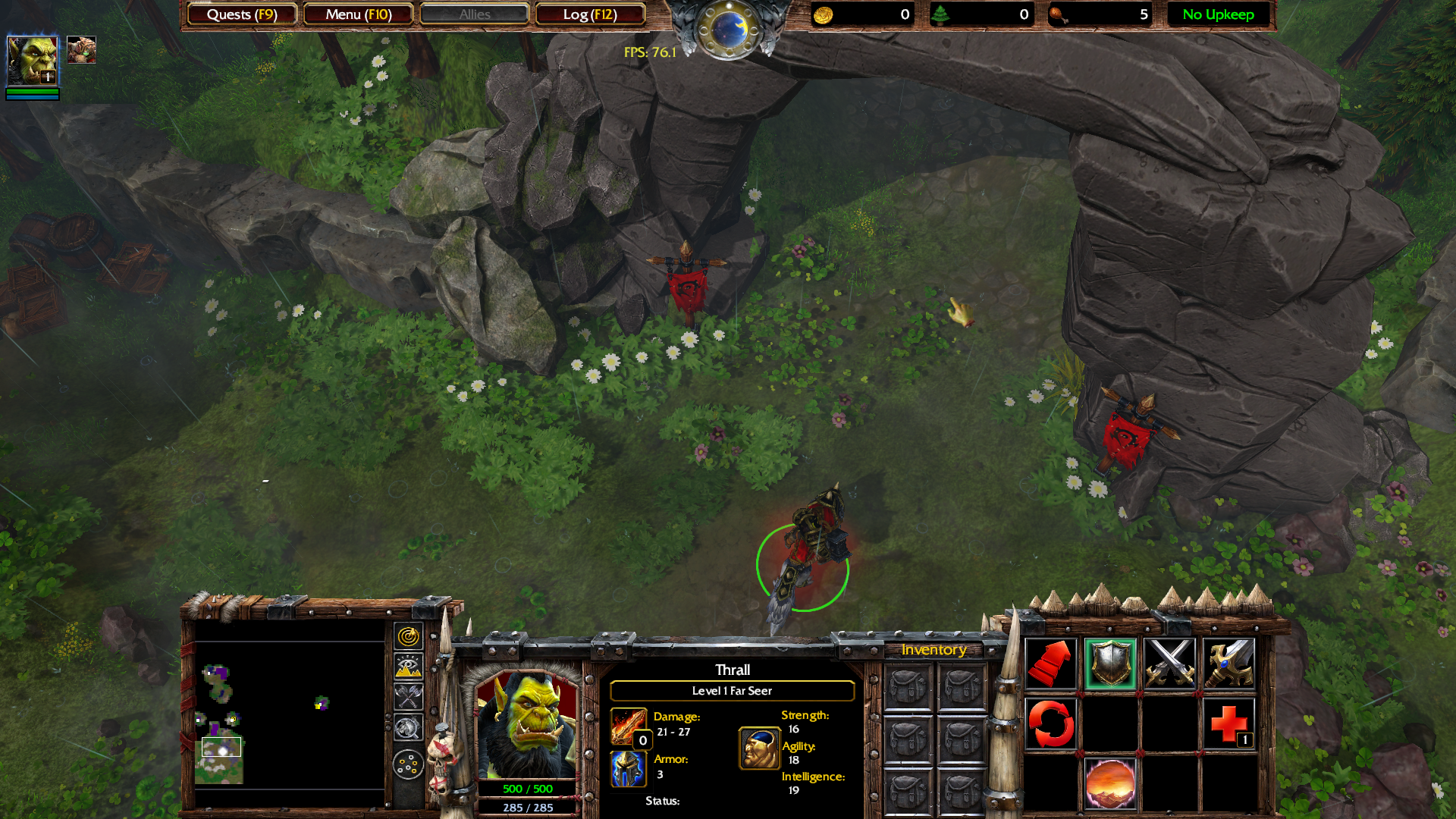Click the day-night clock at top center
1456x819 pixels.
729,30
